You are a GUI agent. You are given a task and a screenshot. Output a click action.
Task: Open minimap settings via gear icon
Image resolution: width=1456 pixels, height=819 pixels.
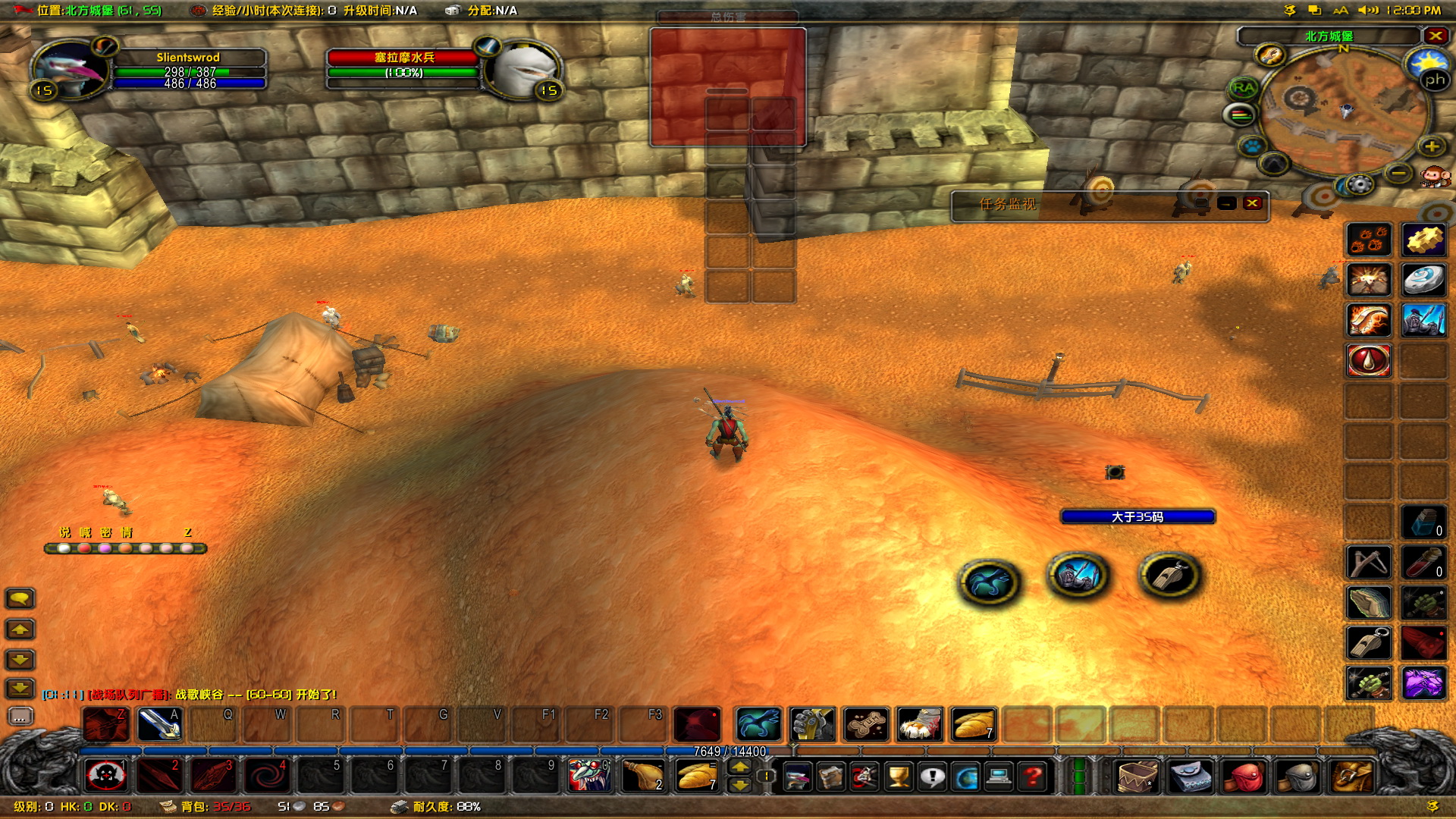tap(1359, 185)
